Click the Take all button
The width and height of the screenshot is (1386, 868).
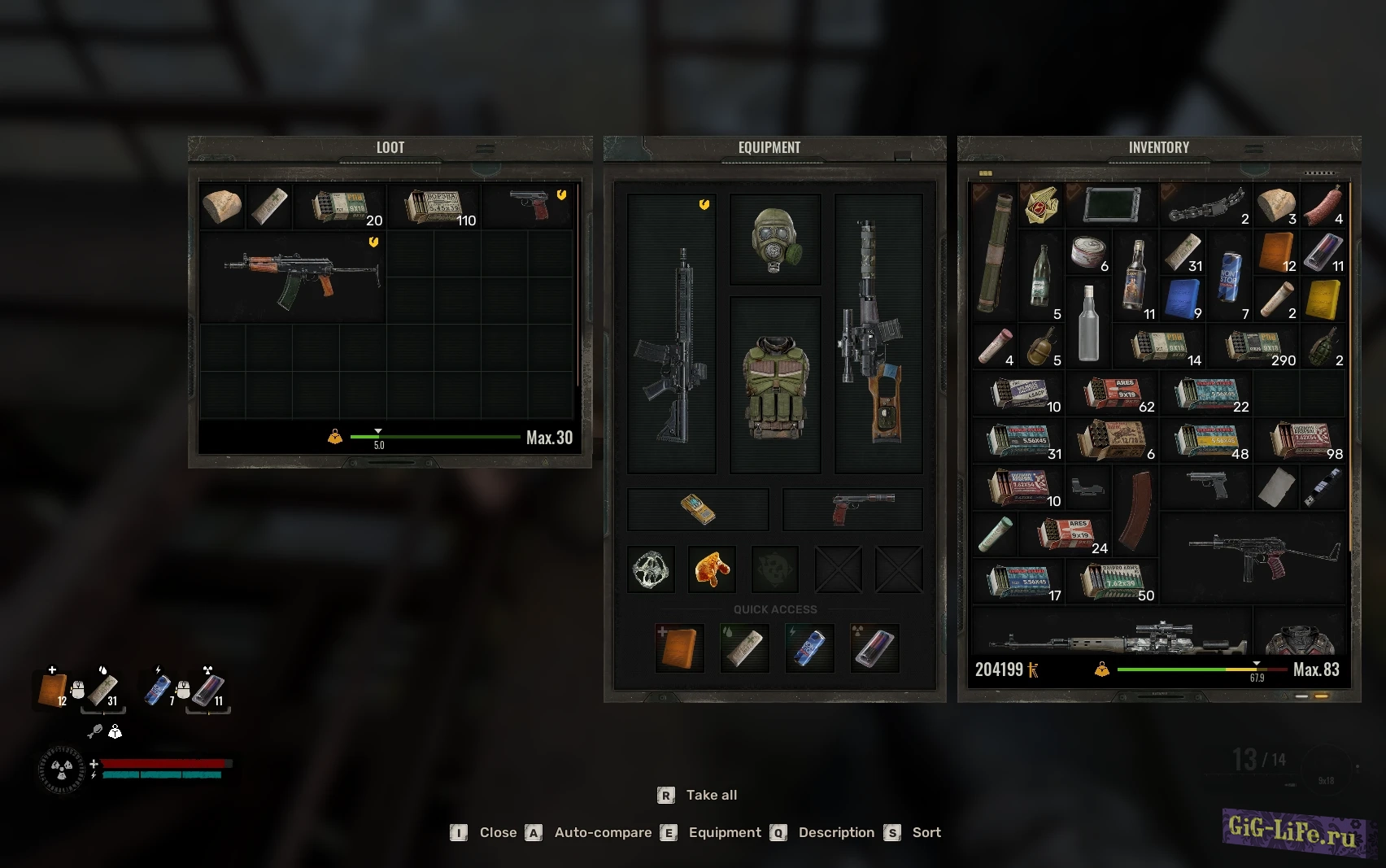coord(711,795)
